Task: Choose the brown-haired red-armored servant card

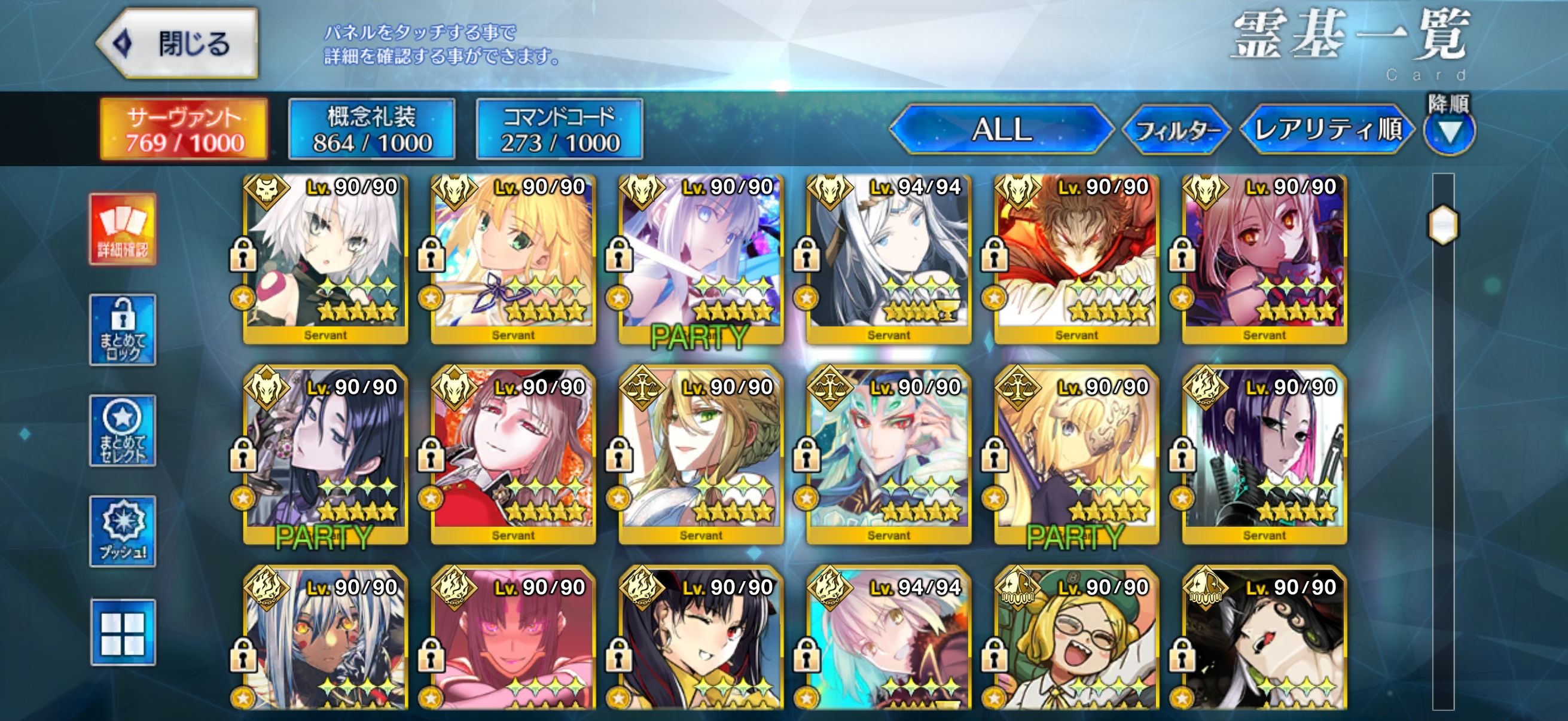Action: click(x=1077, y=259)
